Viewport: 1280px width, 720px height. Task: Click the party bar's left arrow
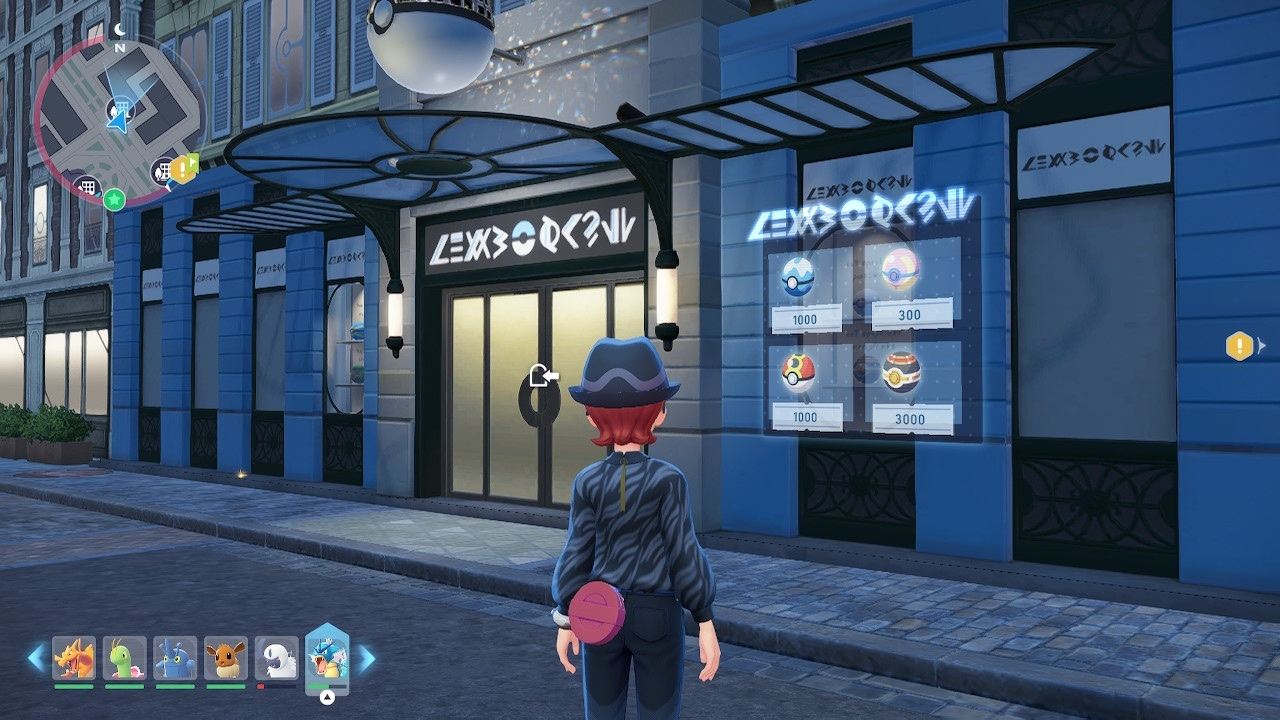(36, 657)
